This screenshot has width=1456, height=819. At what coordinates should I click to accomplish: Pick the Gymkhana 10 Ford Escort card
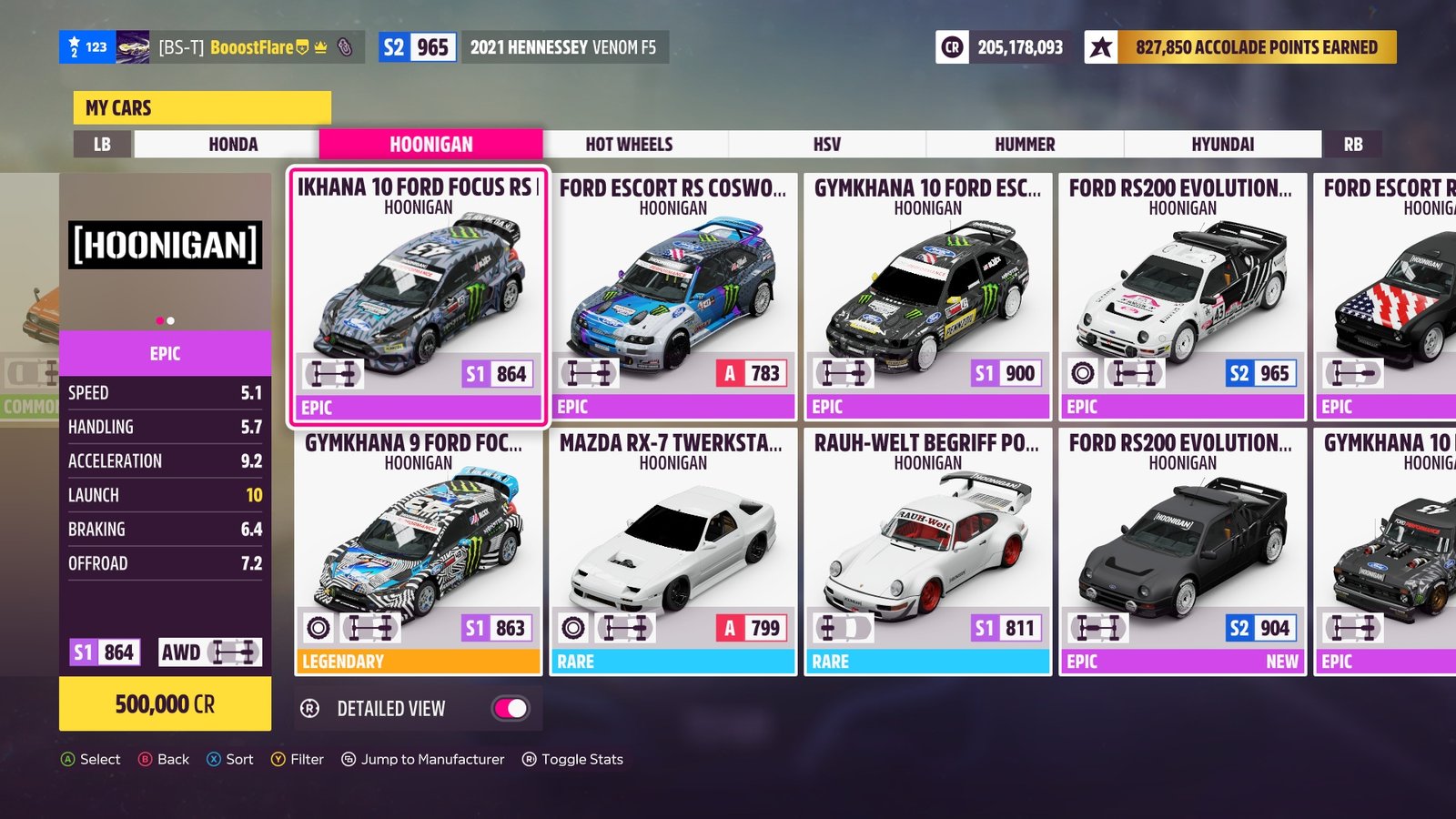click(x=927, y=296)
